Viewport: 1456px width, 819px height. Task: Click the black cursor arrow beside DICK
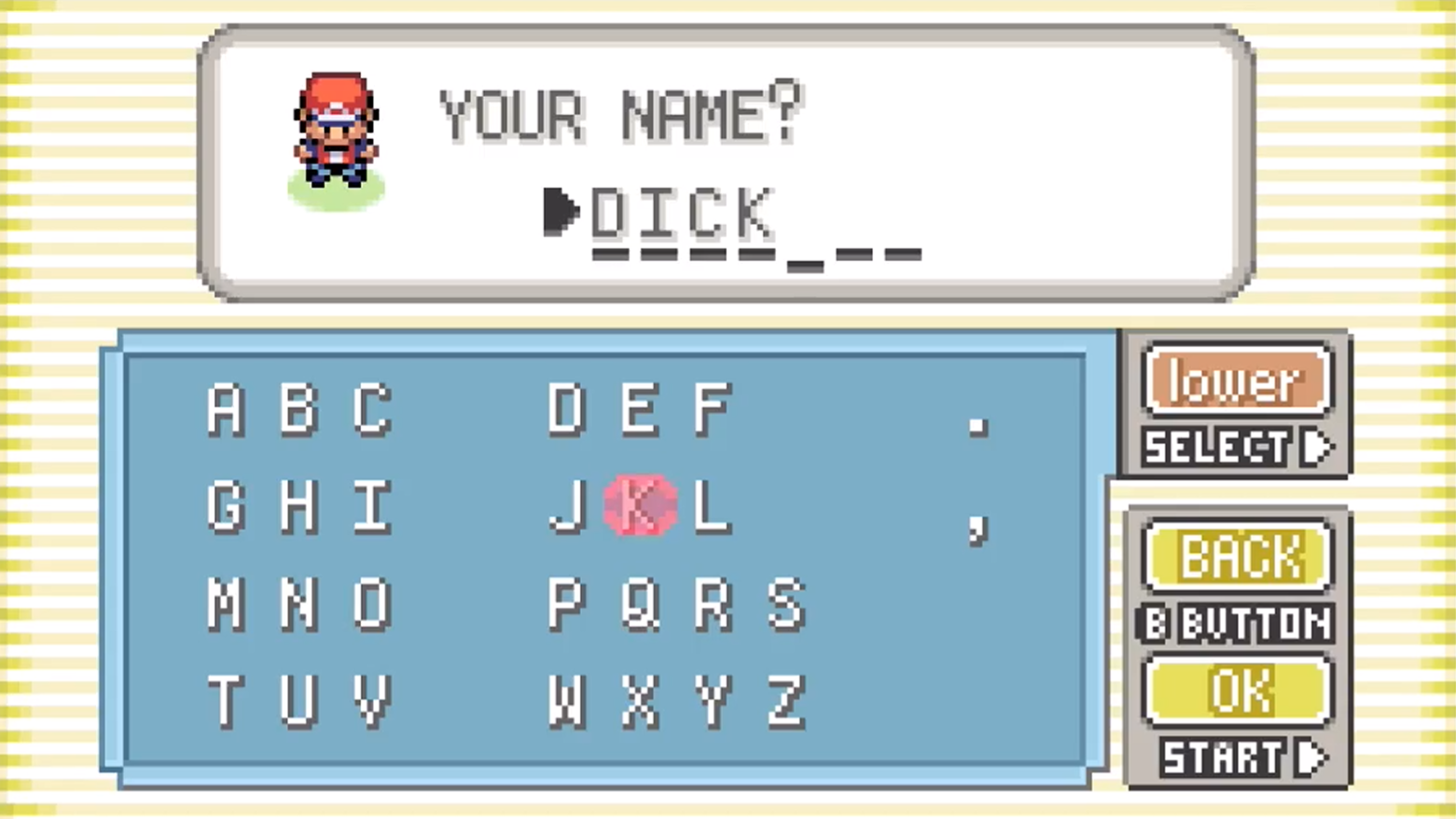(x=560, y=213)
